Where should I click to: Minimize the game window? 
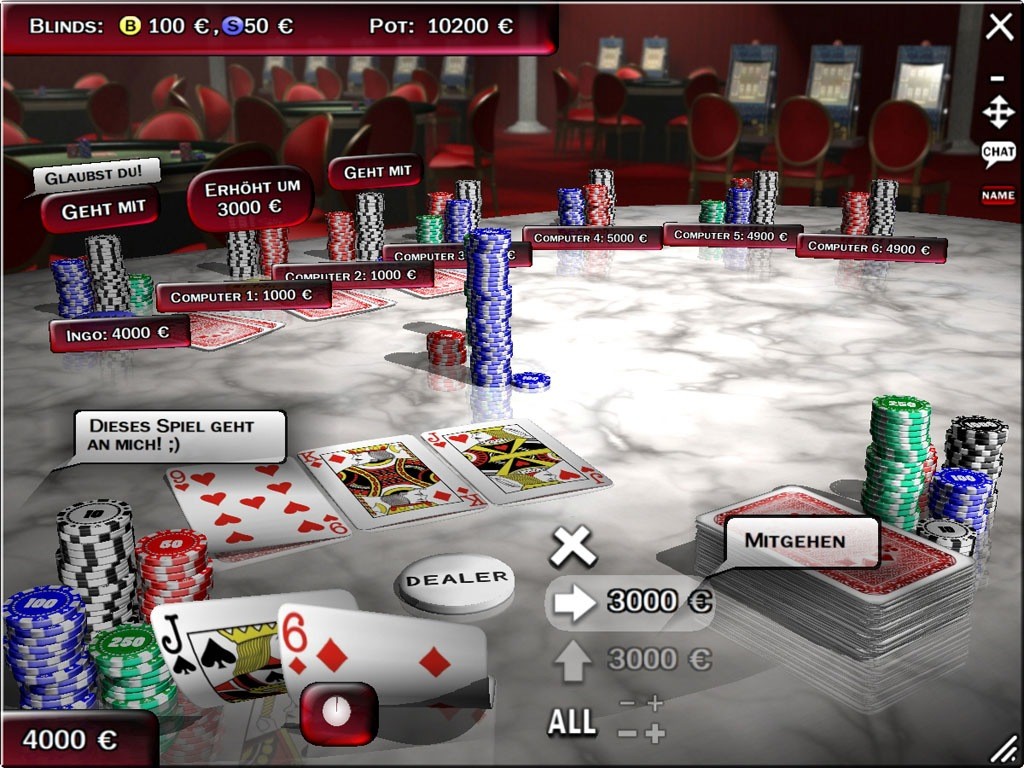point(997,78)
